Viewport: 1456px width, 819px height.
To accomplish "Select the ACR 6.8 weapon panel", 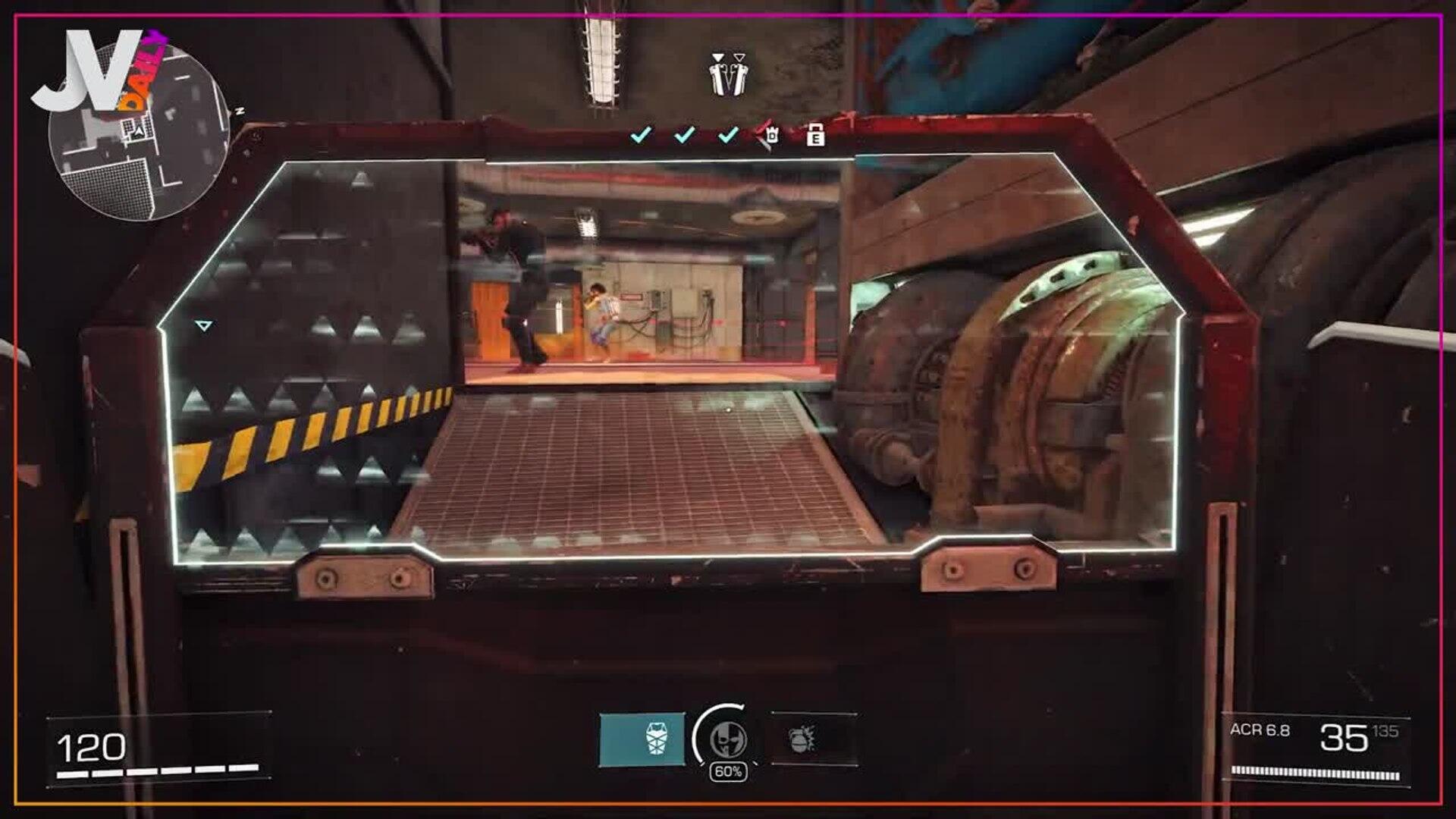I will click(x=1315, y=749).
